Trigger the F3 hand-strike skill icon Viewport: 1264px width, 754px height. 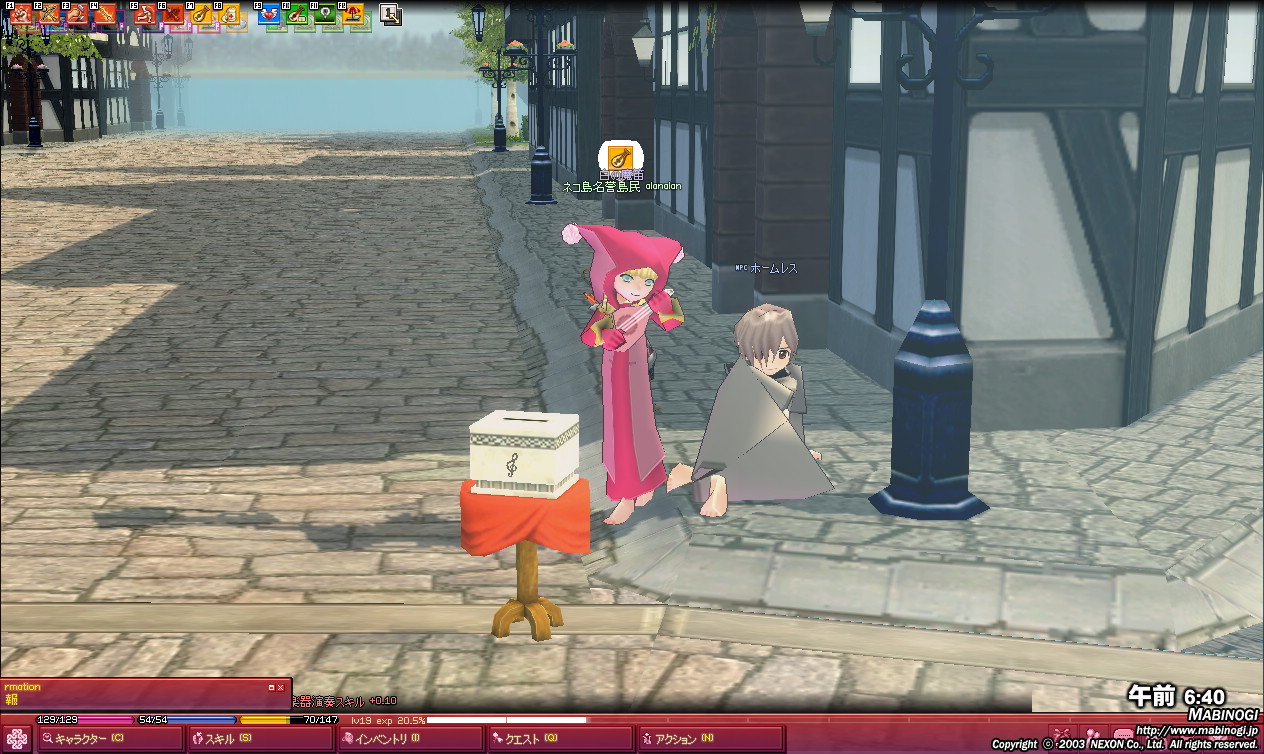(x=77, y=14)
